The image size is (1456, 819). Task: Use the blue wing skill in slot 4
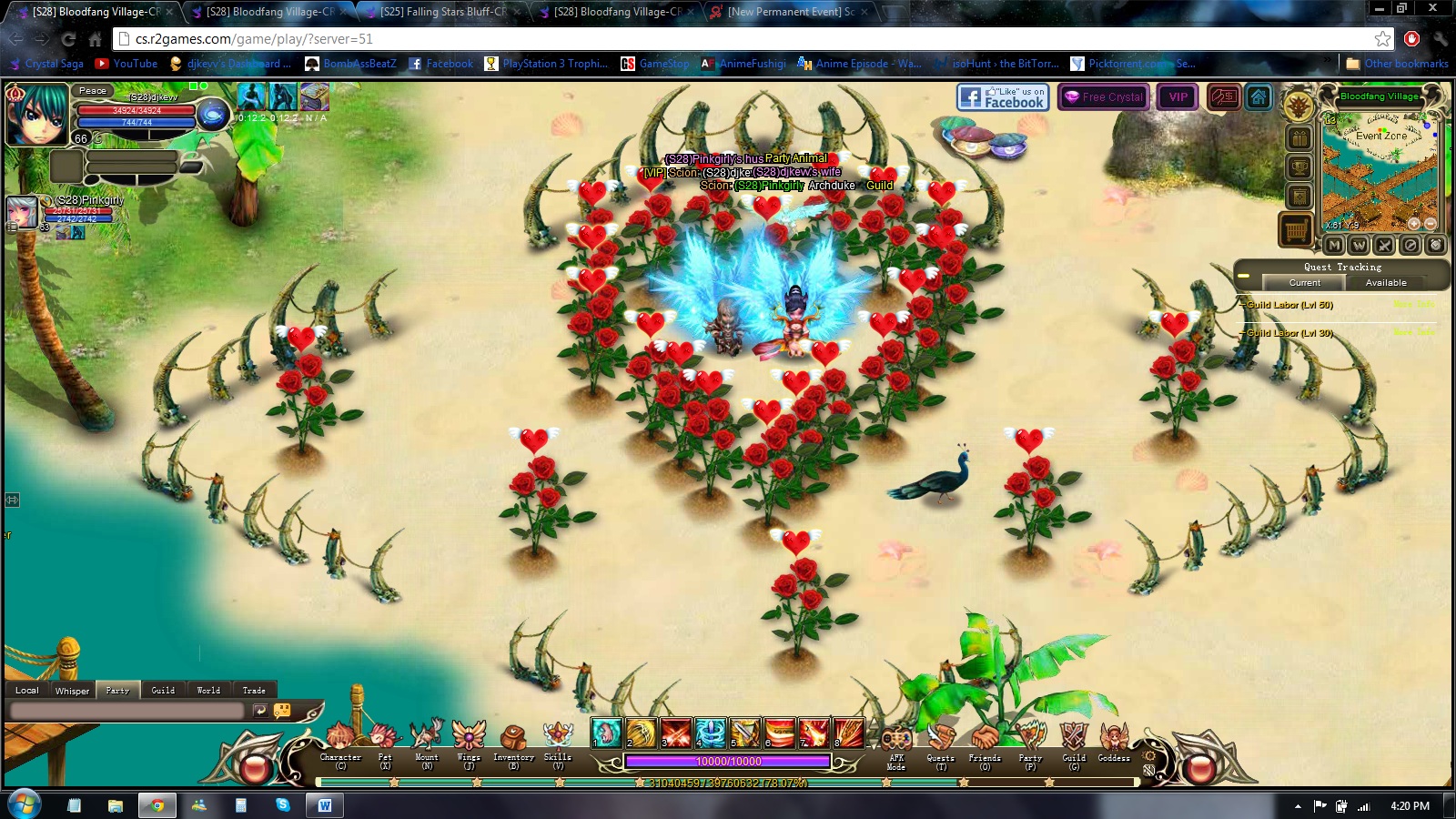tap(711, 733)
